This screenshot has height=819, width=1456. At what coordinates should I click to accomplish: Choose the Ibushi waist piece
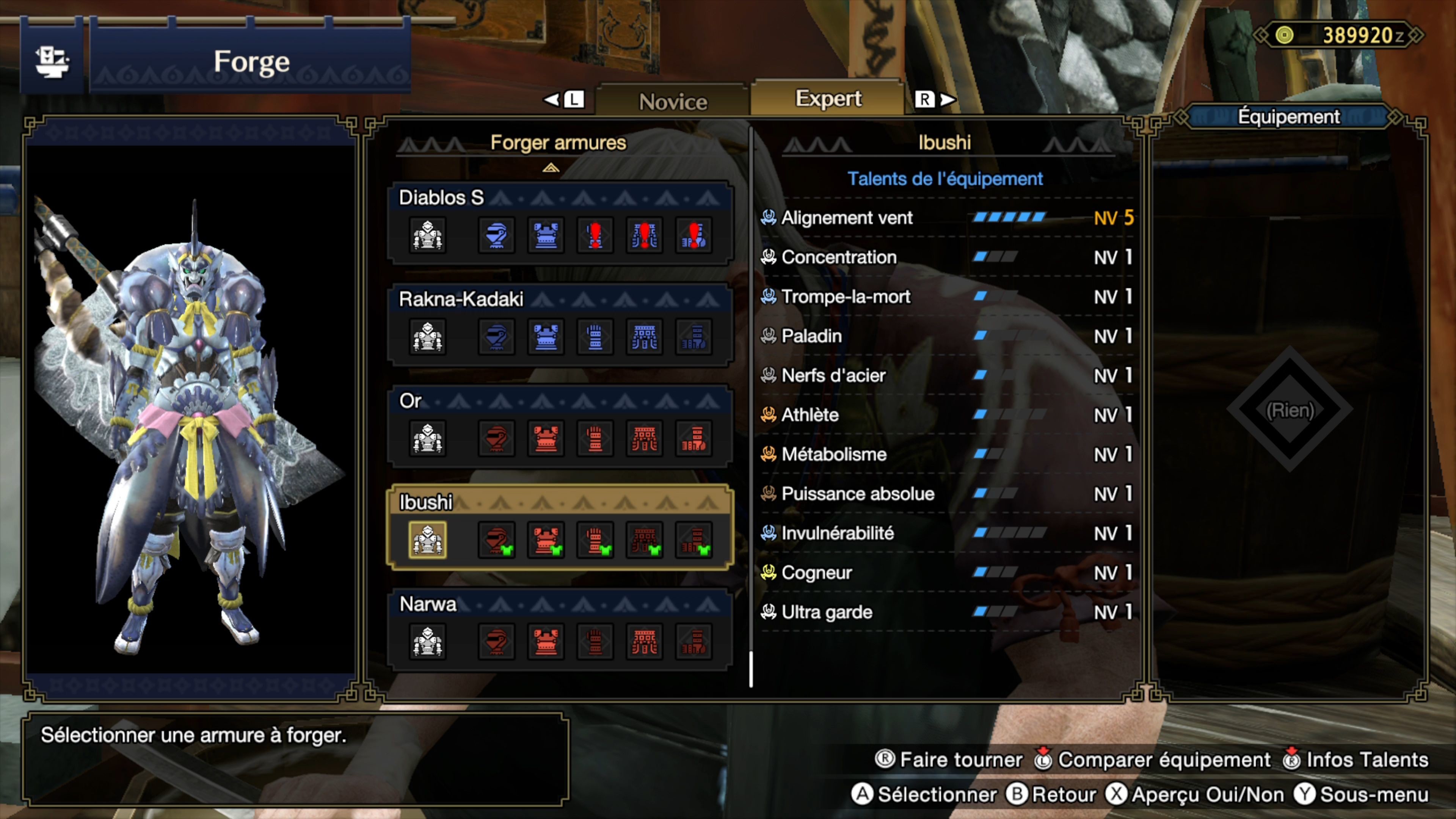click(644, 540)
